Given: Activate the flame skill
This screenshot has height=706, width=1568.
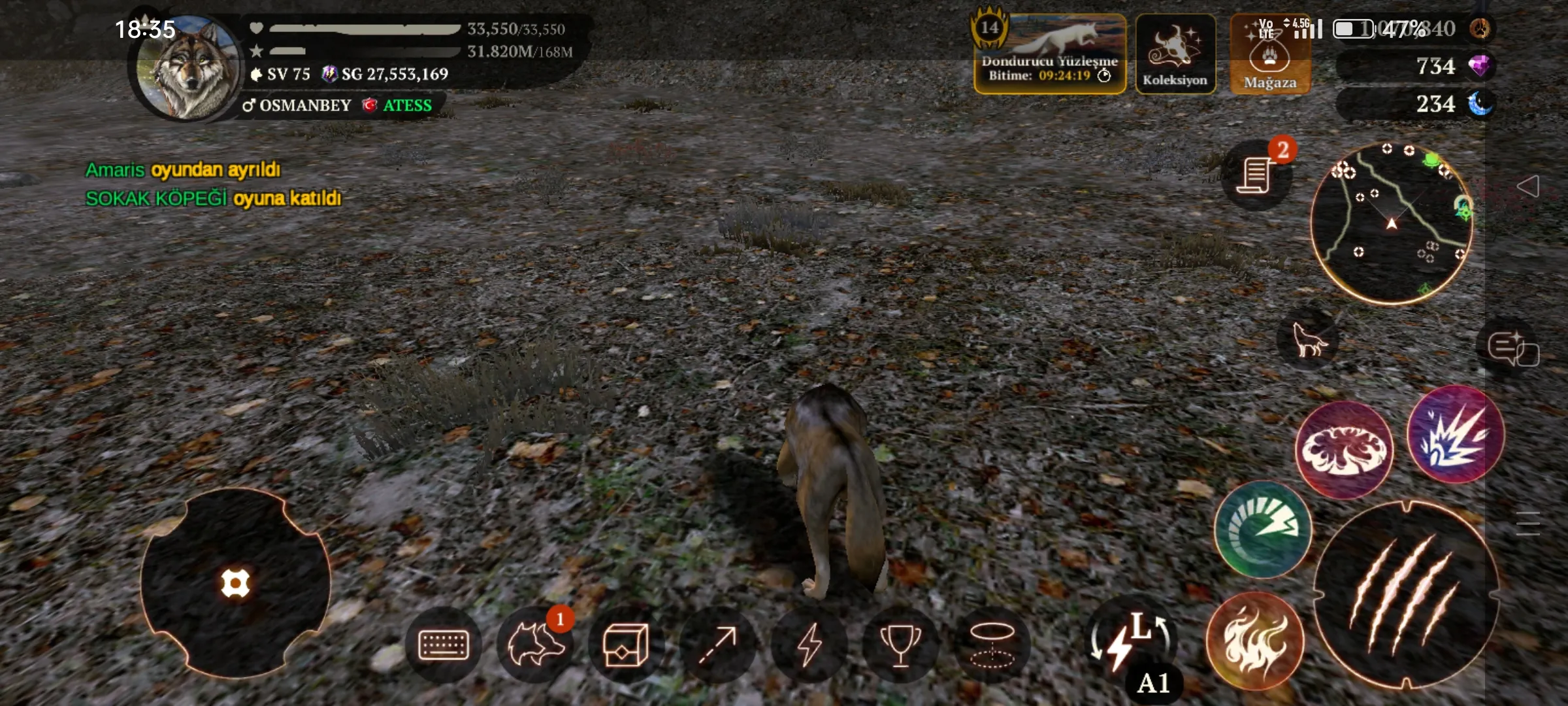Looking at the screenshot, I should pos(1254,640).
